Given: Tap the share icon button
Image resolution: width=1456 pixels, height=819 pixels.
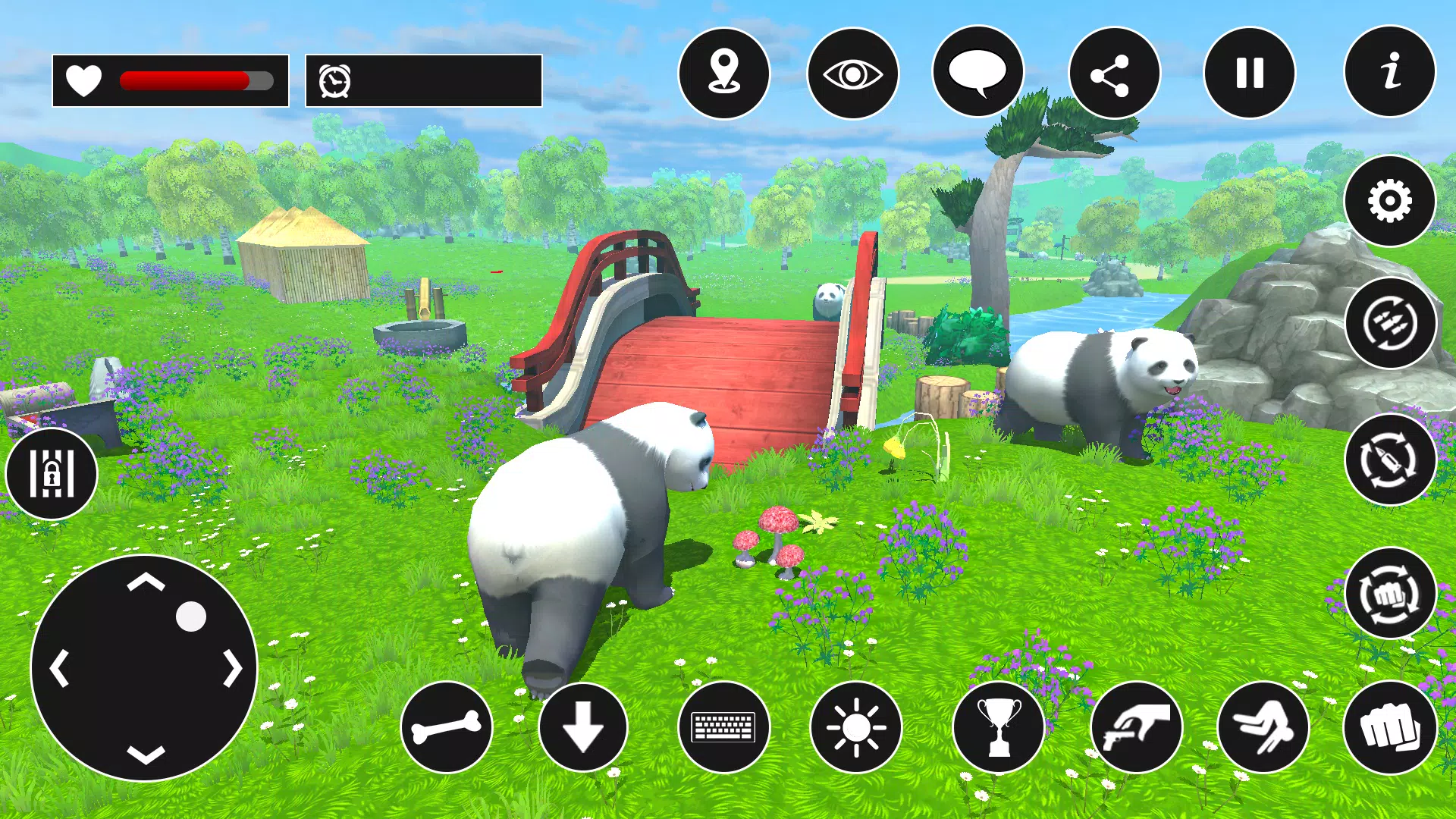Looking at the screenshot, I should [1113, 74].
